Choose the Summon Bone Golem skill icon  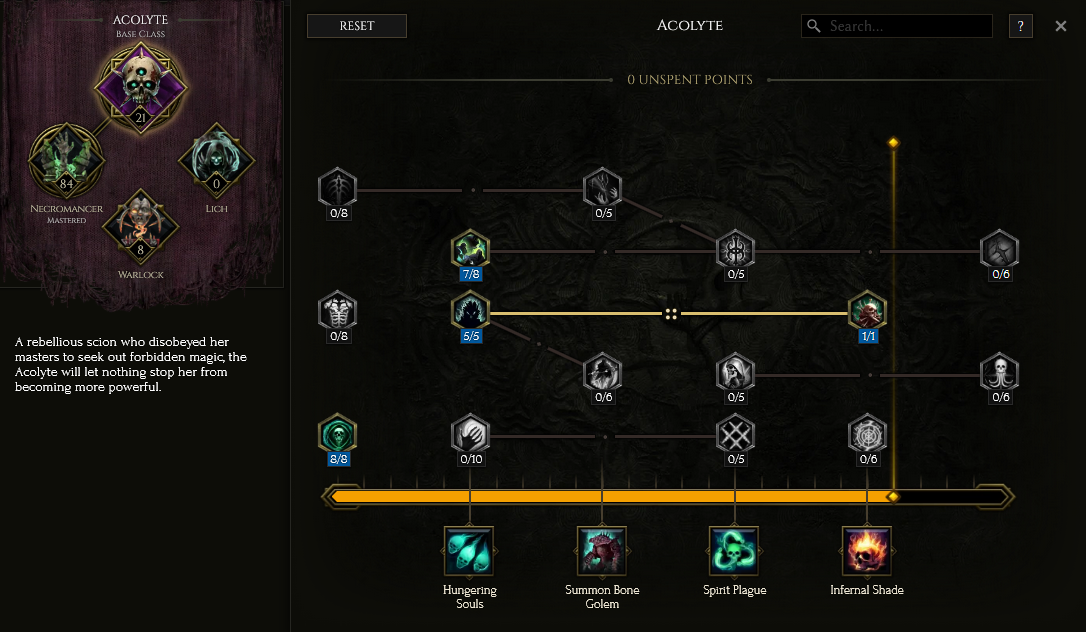602,551
